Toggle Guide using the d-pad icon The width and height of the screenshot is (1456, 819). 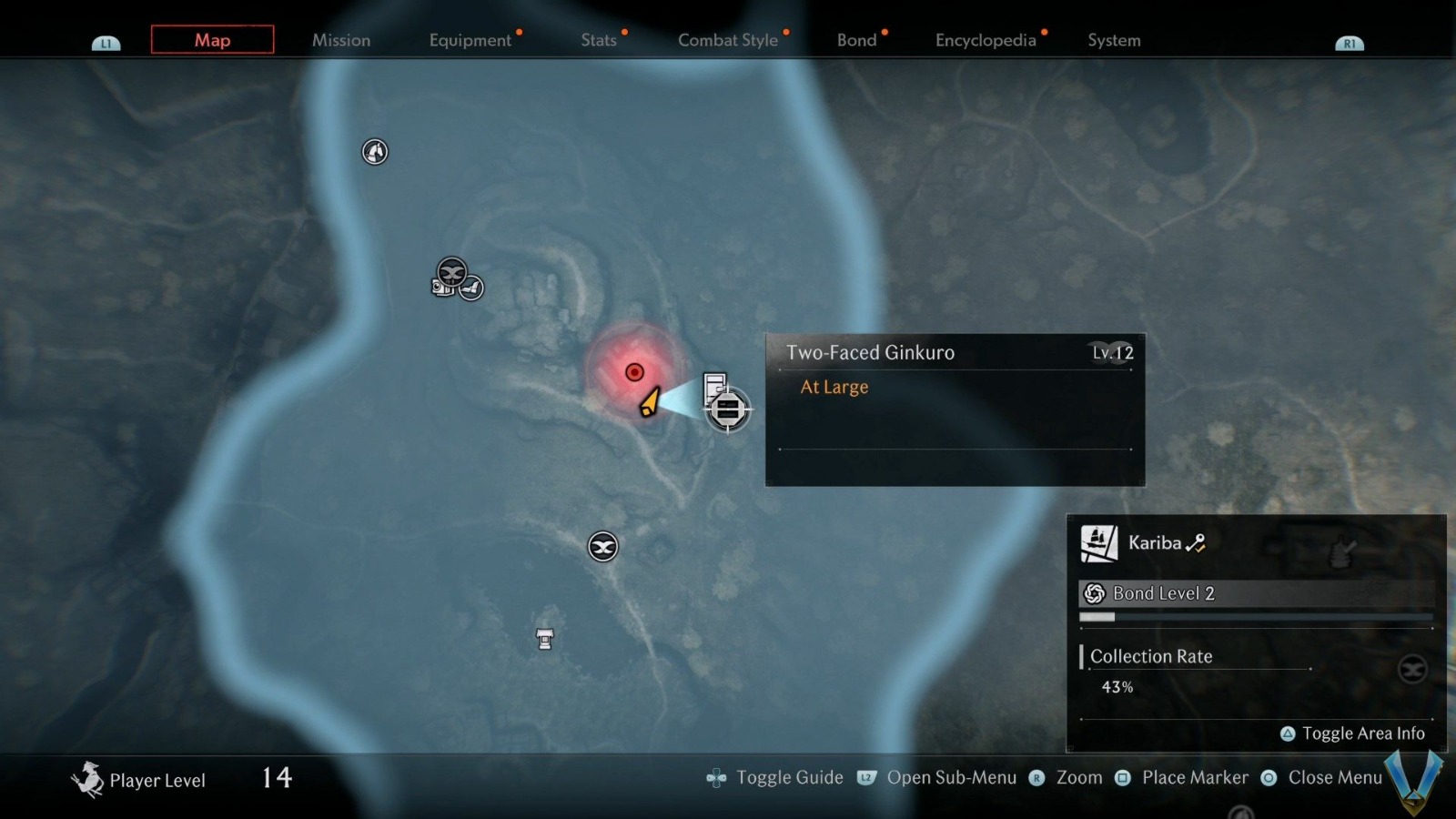point(715,777)
